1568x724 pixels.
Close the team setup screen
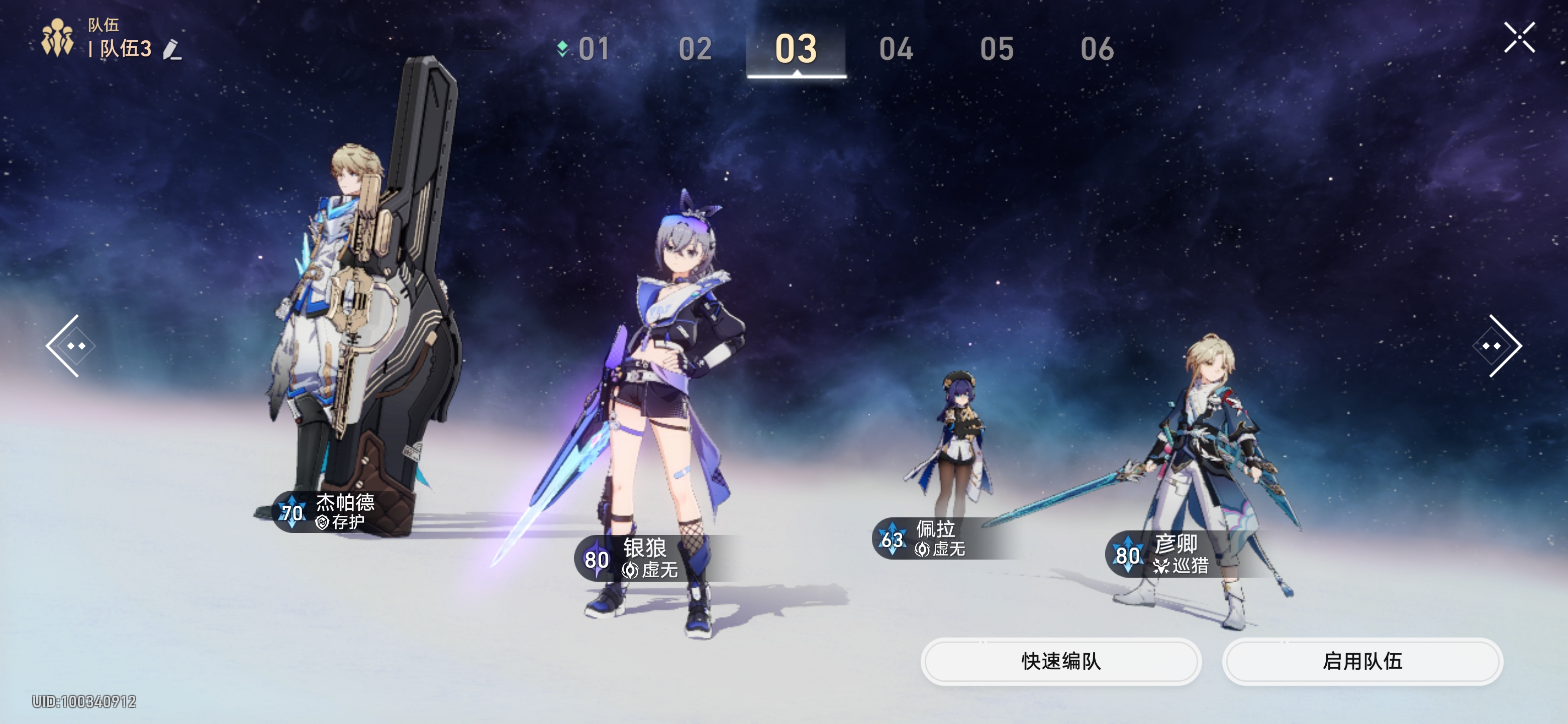pyautogui.click(x=1519, y=38)
